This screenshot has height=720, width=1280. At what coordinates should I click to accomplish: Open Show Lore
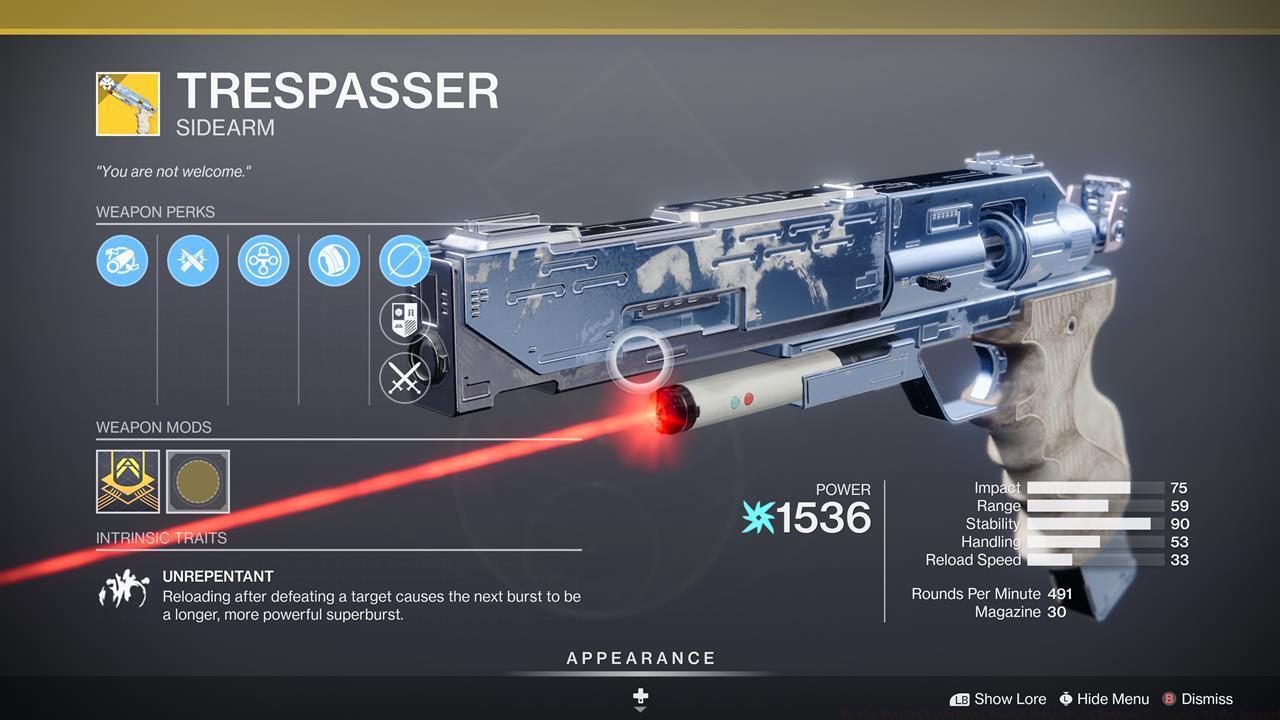point(1009,699)
